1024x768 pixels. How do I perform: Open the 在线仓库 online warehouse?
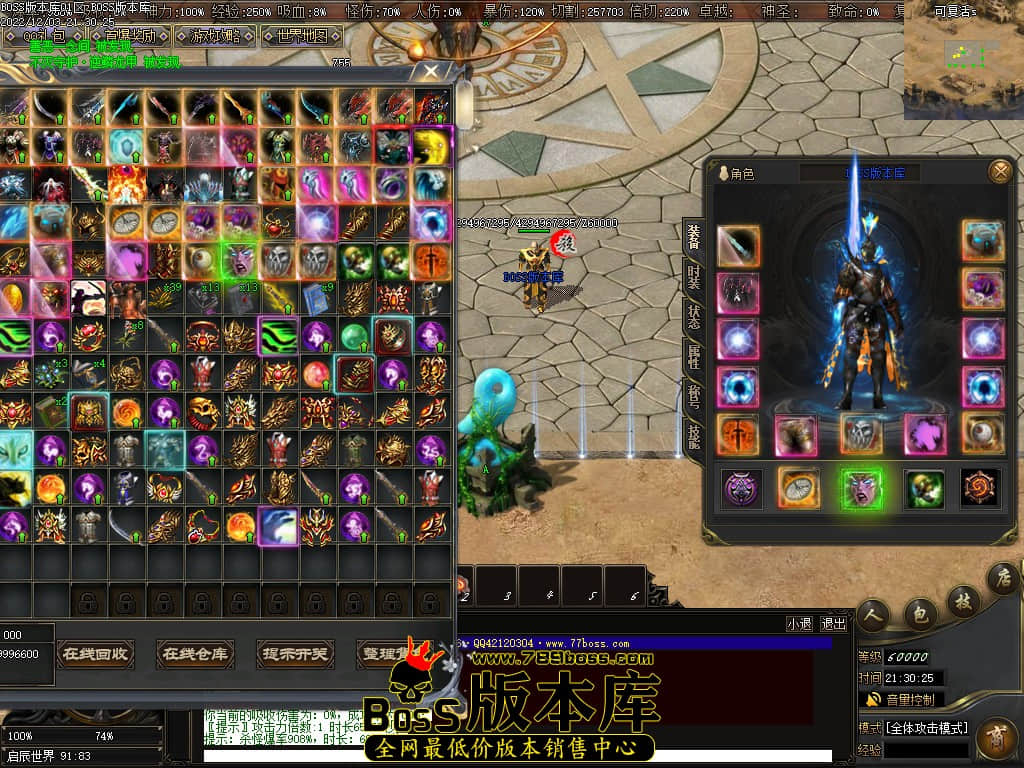point(195,654)
